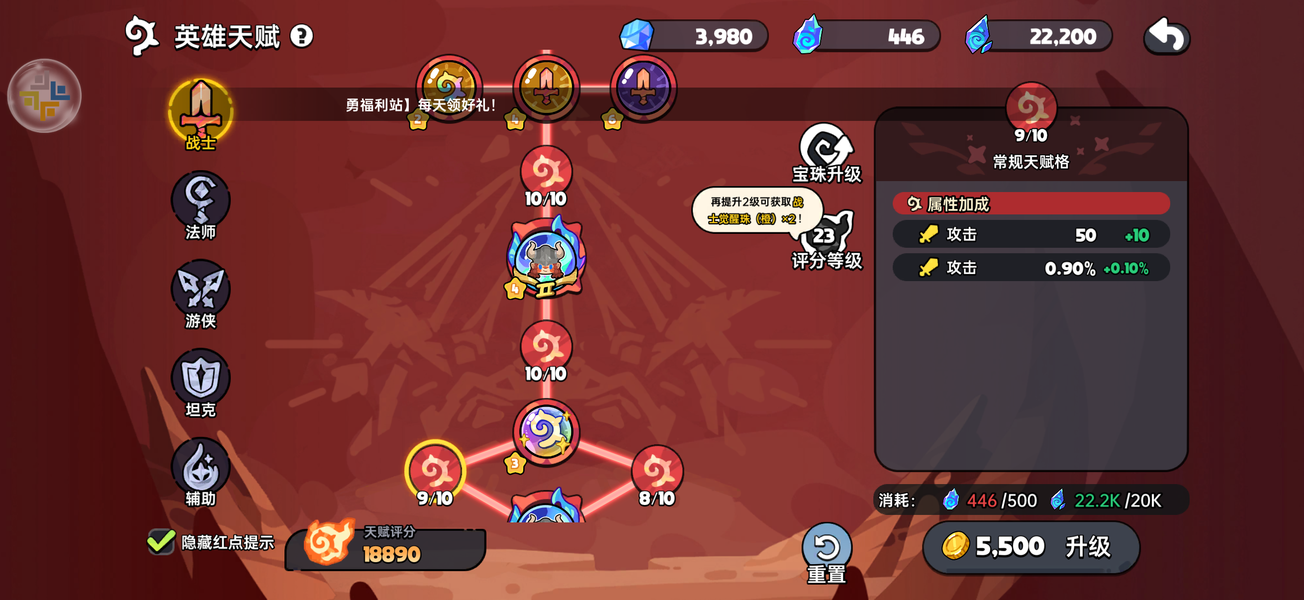This screenshot has height=600, width=1304.
Task: Go back using the return arrow
Action: [1166, 36]
